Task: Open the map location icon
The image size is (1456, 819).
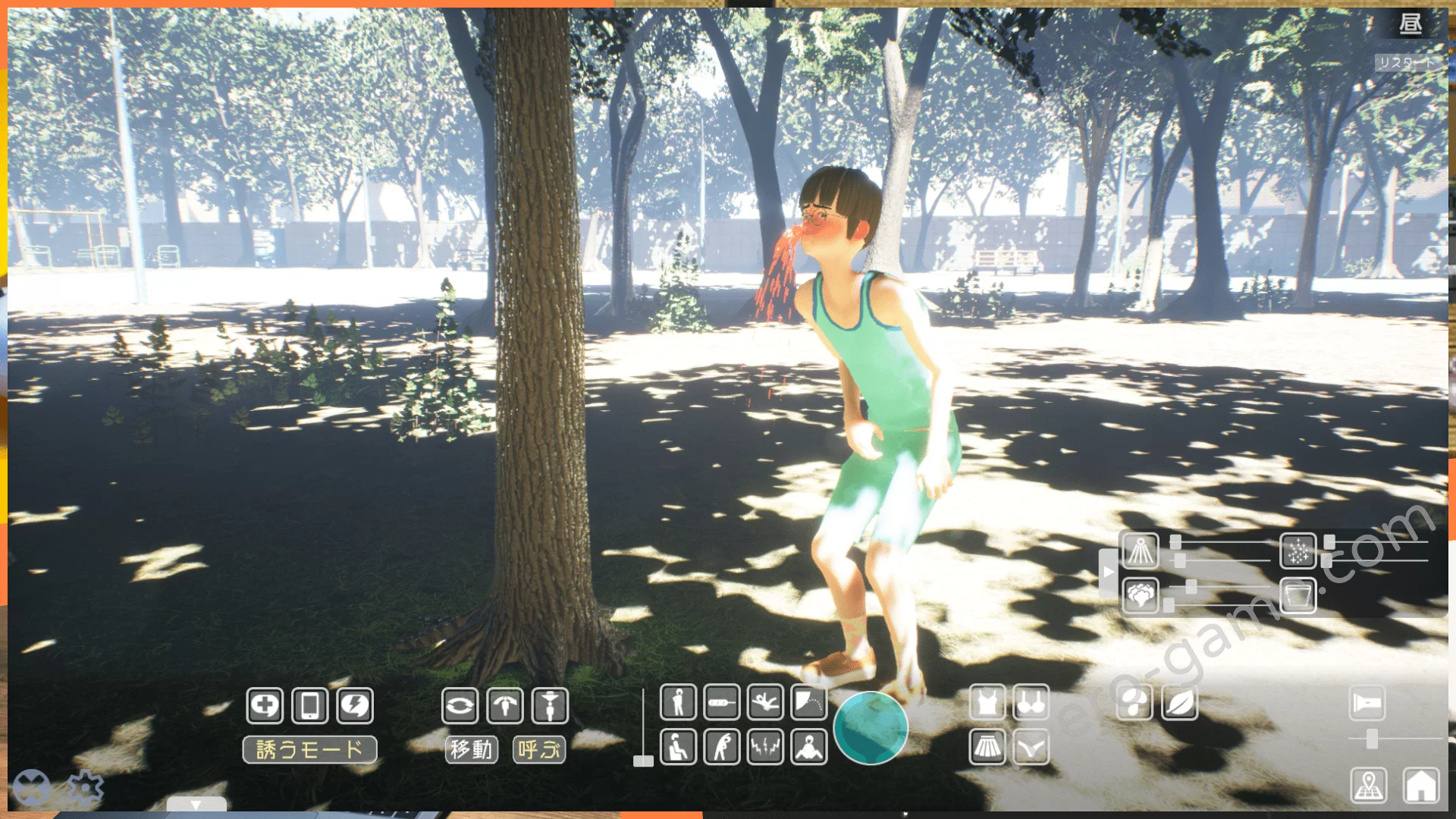Action: [x=1369, y=785]
